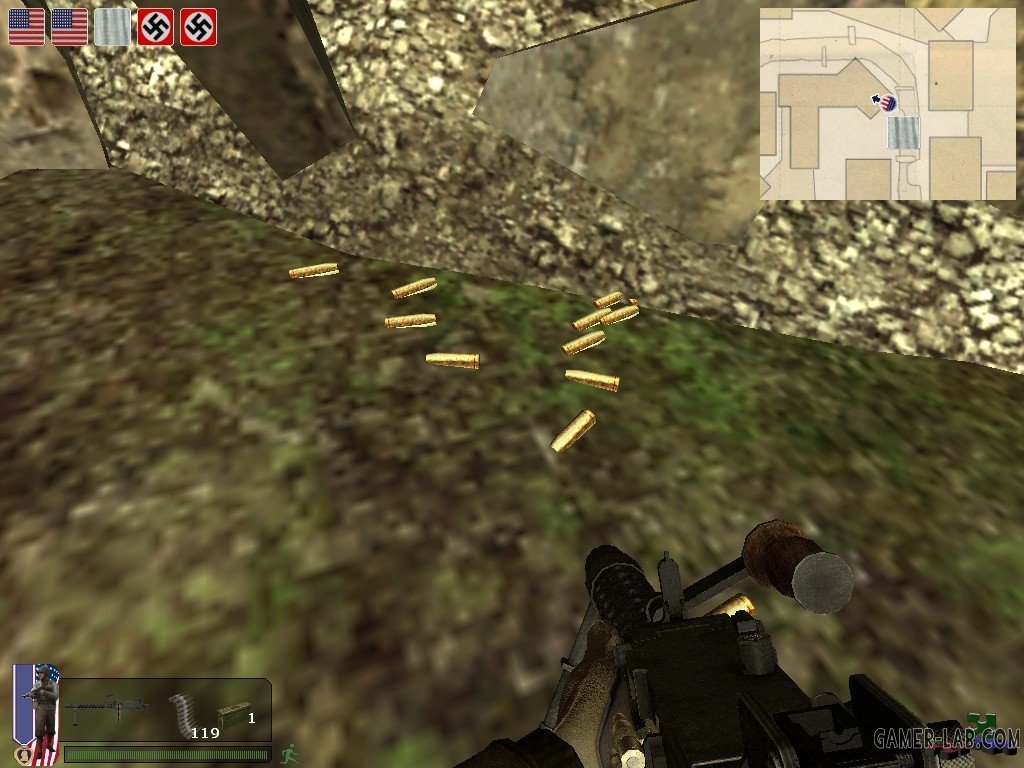Click the green running man sprint icon
1024x768 pixels.
click(x=289, y=752)
